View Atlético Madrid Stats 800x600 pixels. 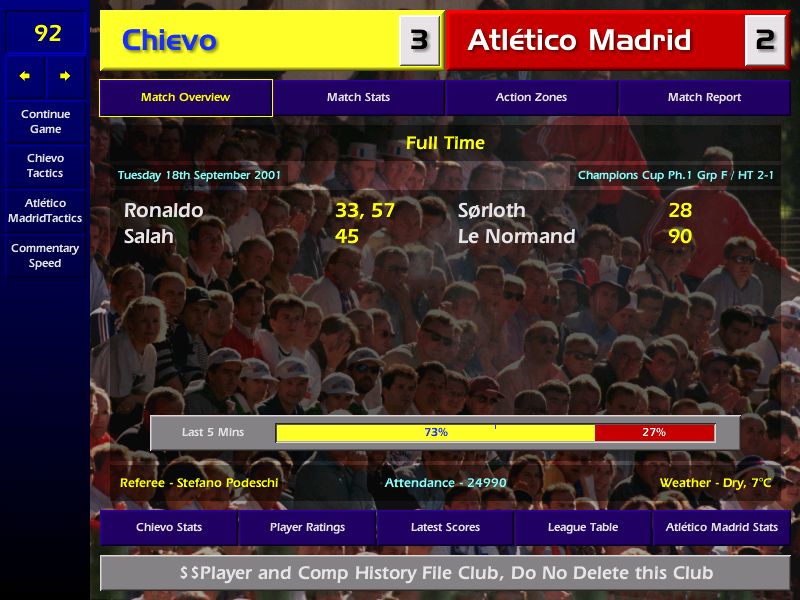[722, 527]
